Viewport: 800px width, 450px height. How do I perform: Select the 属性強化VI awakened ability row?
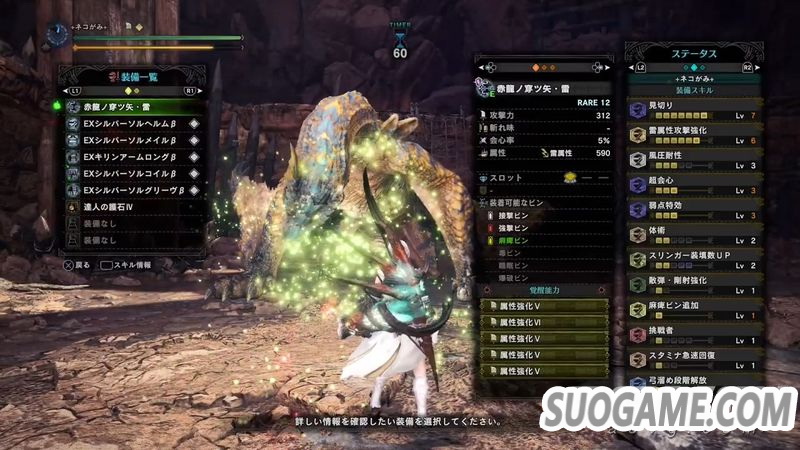(x=543, y=322)
